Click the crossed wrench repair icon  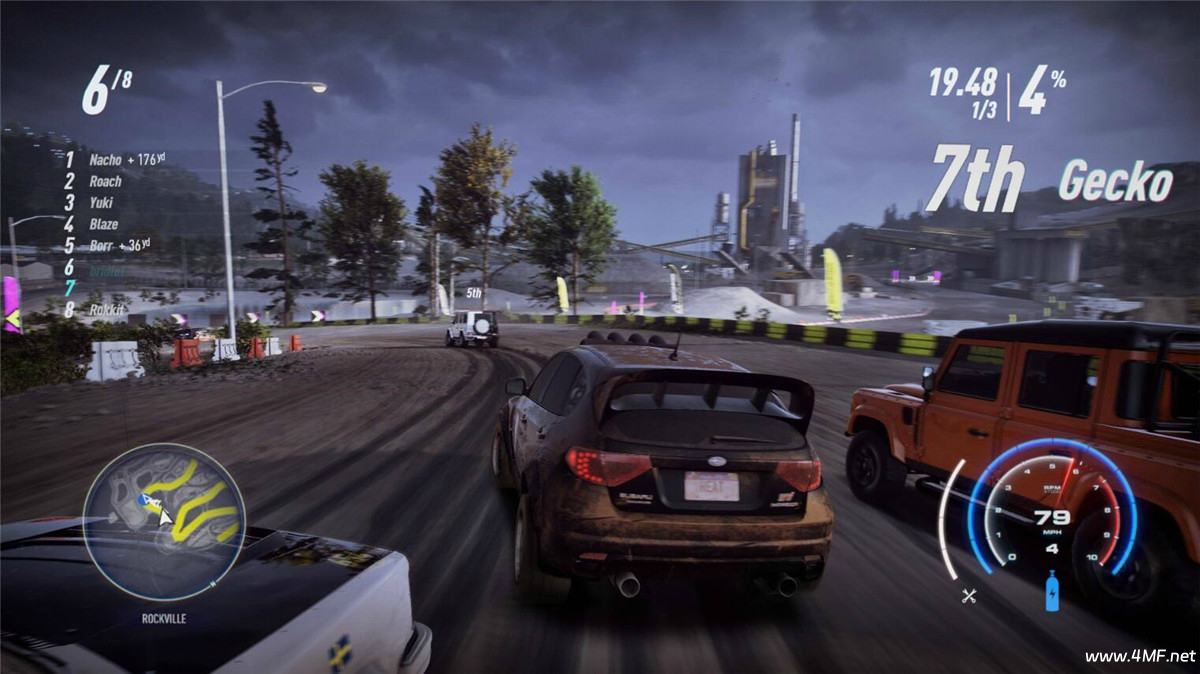coord(968,596)
